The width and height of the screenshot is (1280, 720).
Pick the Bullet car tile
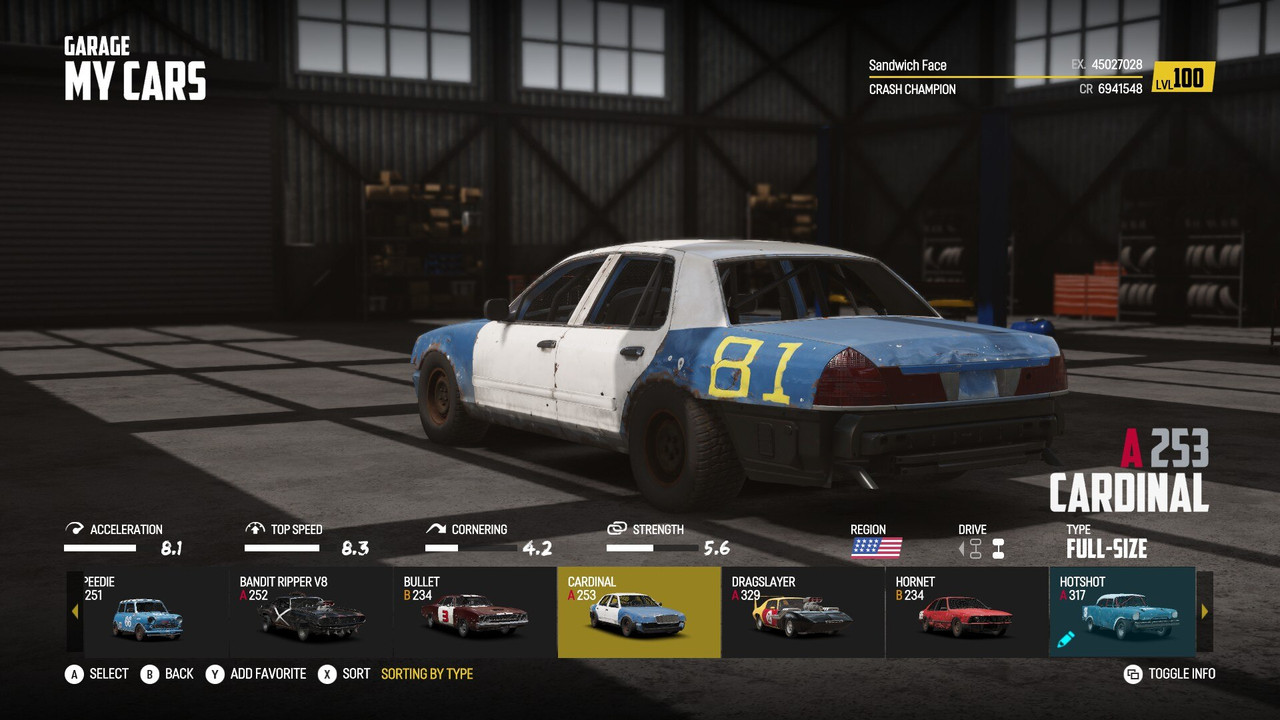(475, 614)
